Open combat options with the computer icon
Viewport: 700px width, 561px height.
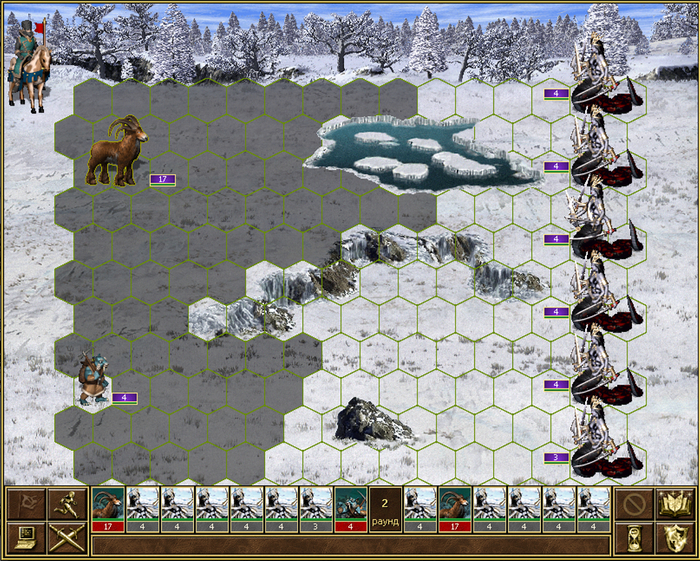[26, 539]
